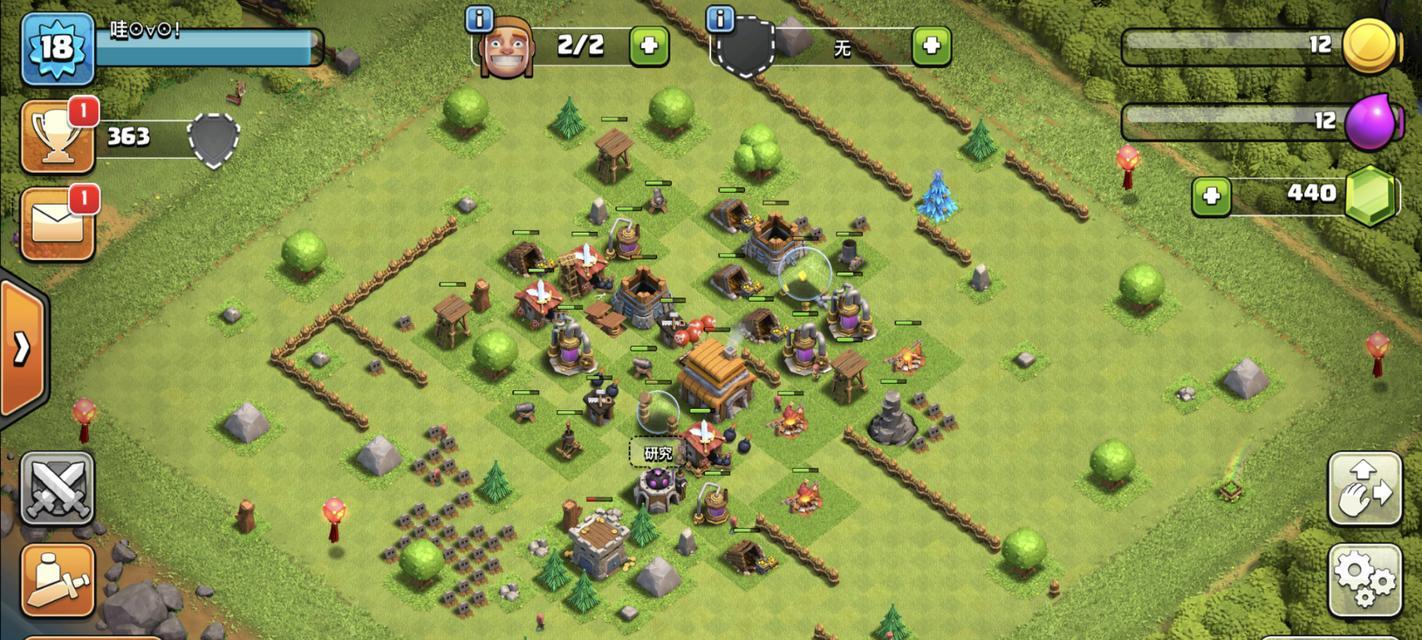Add shield time with the green plus
The width and height of the screenshot is (1422, 640).
(931, 46)
